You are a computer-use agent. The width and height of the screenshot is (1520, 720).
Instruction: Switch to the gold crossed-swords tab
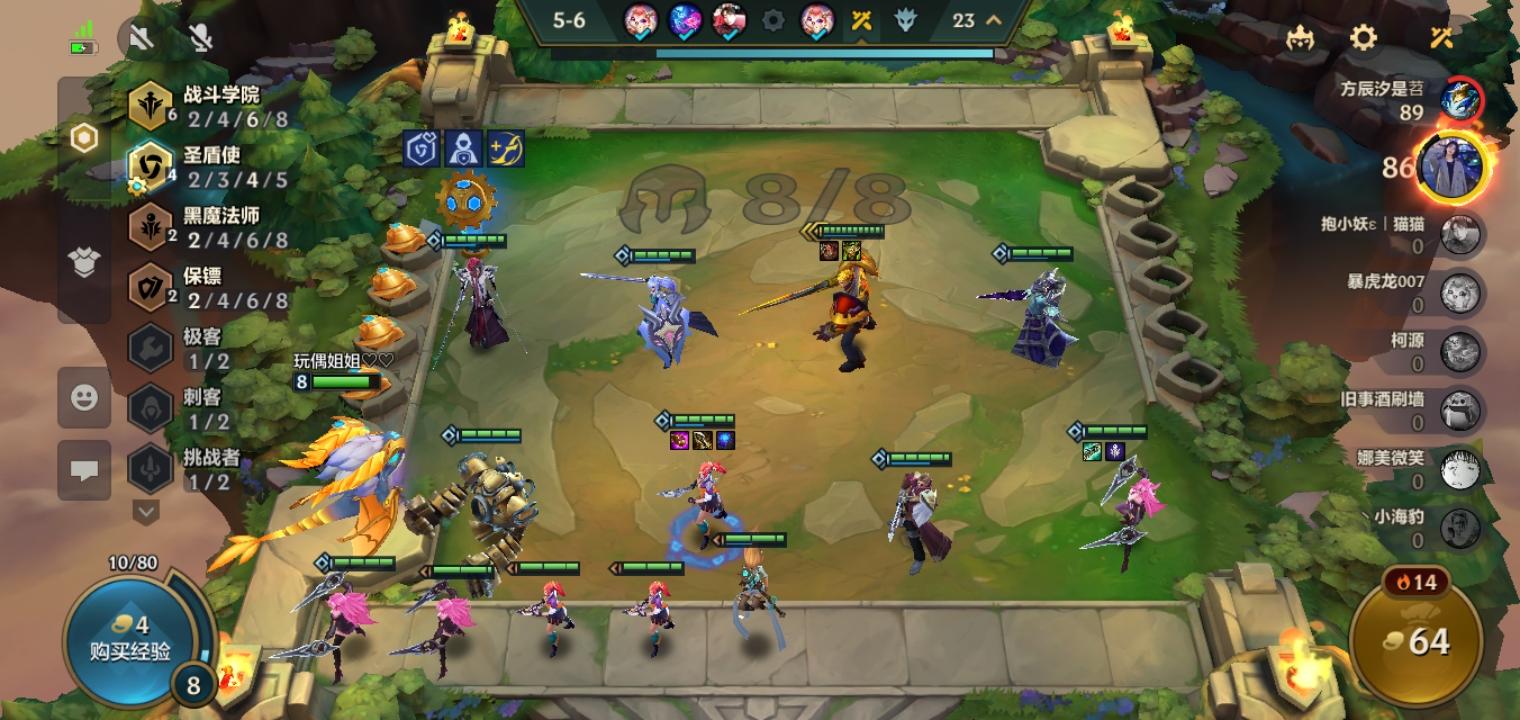click(x=861, y=18)
